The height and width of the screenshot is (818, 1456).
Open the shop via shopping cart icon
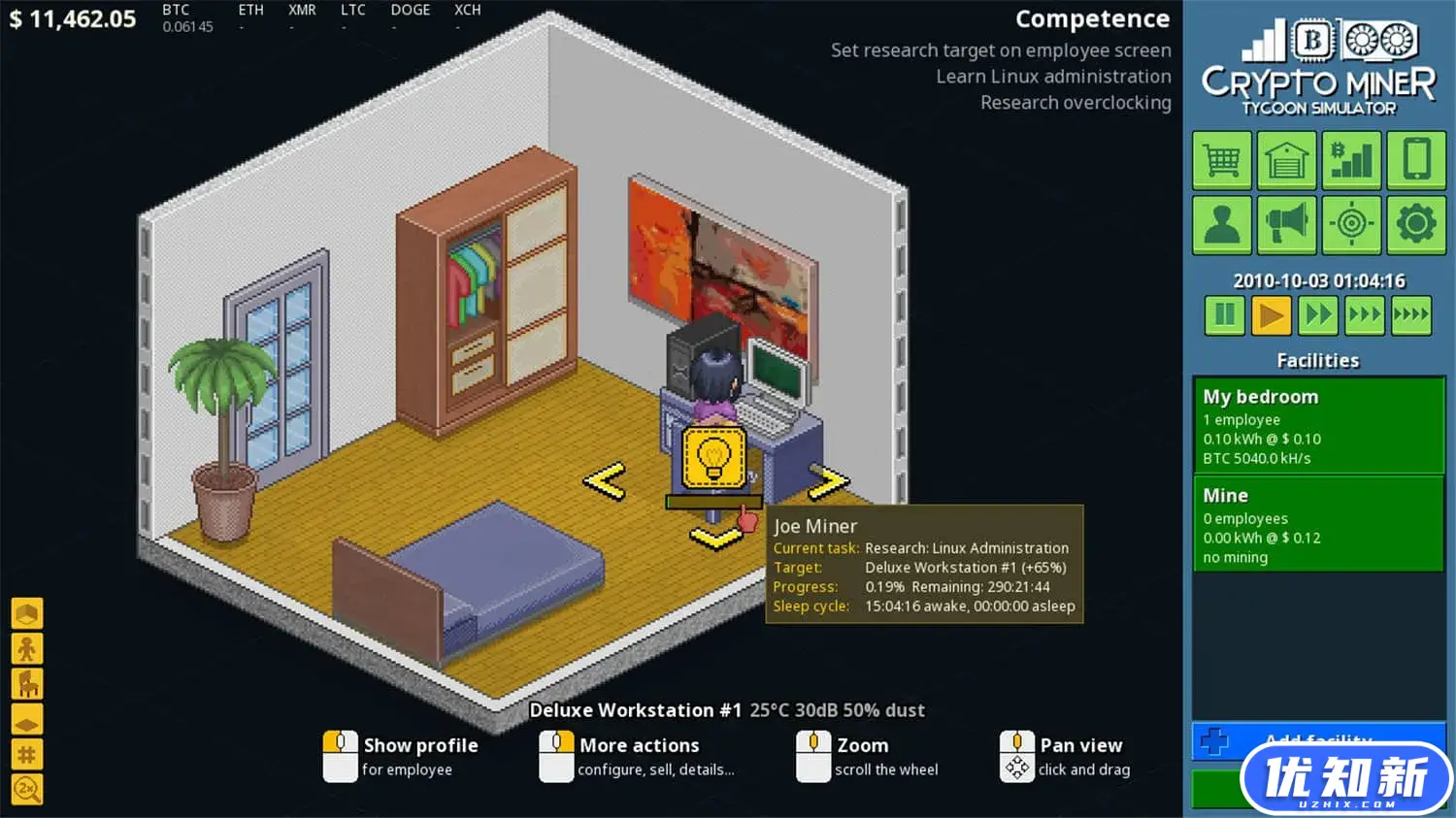[x=1222, y=159]
